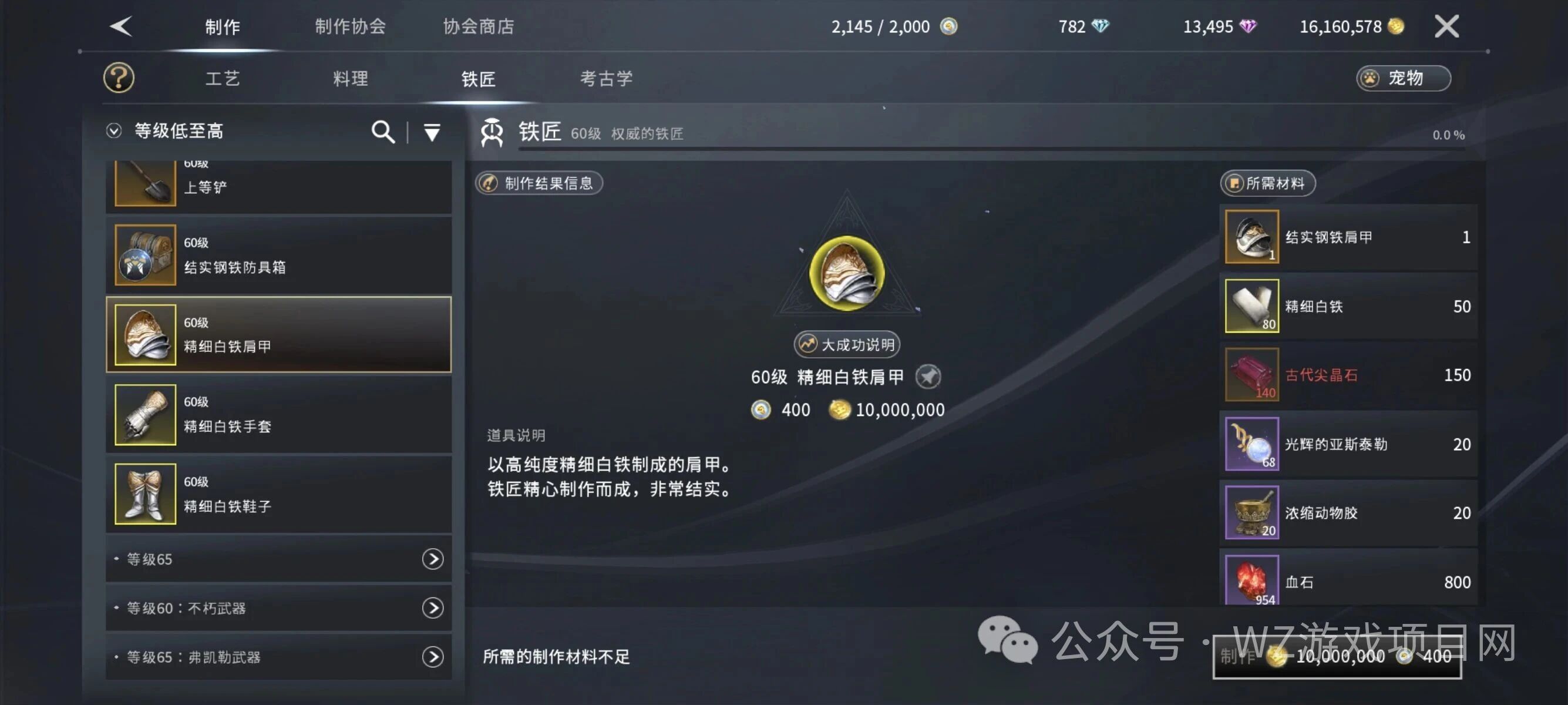Switch to the 料理 tab
1568x705 pixels.
350,78
